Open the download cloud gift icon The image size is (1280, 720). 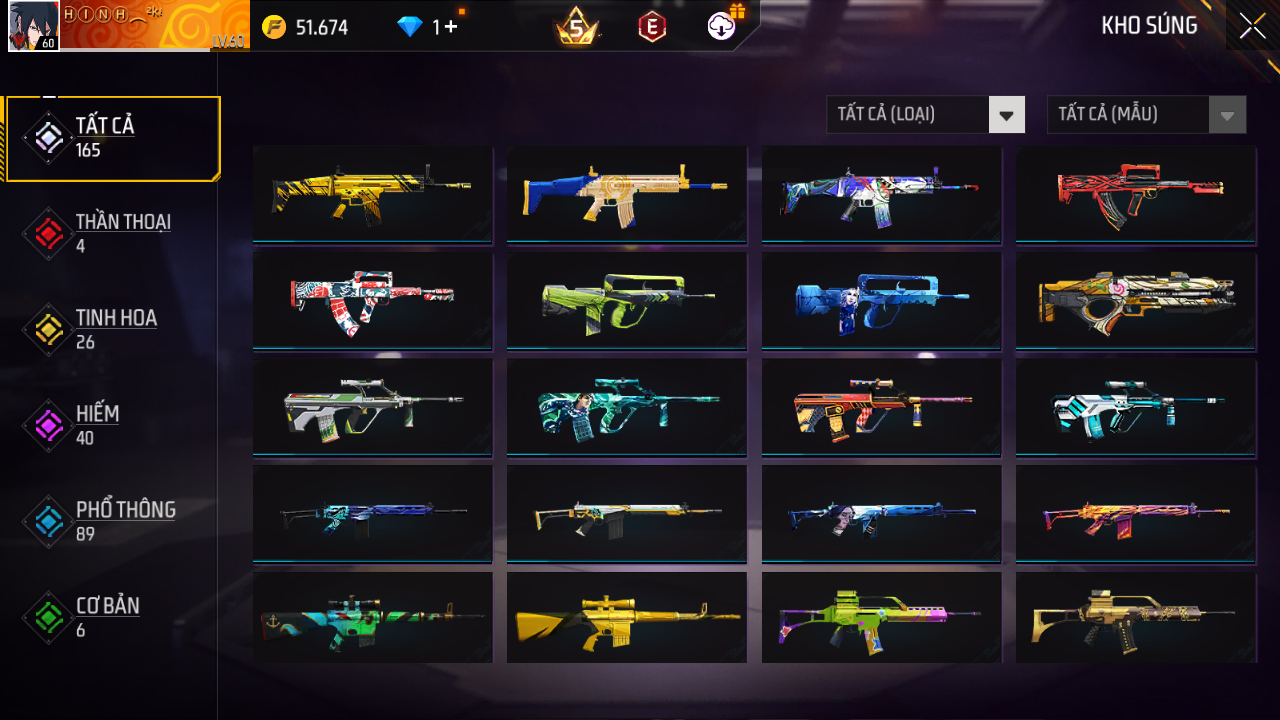(721, 27)
